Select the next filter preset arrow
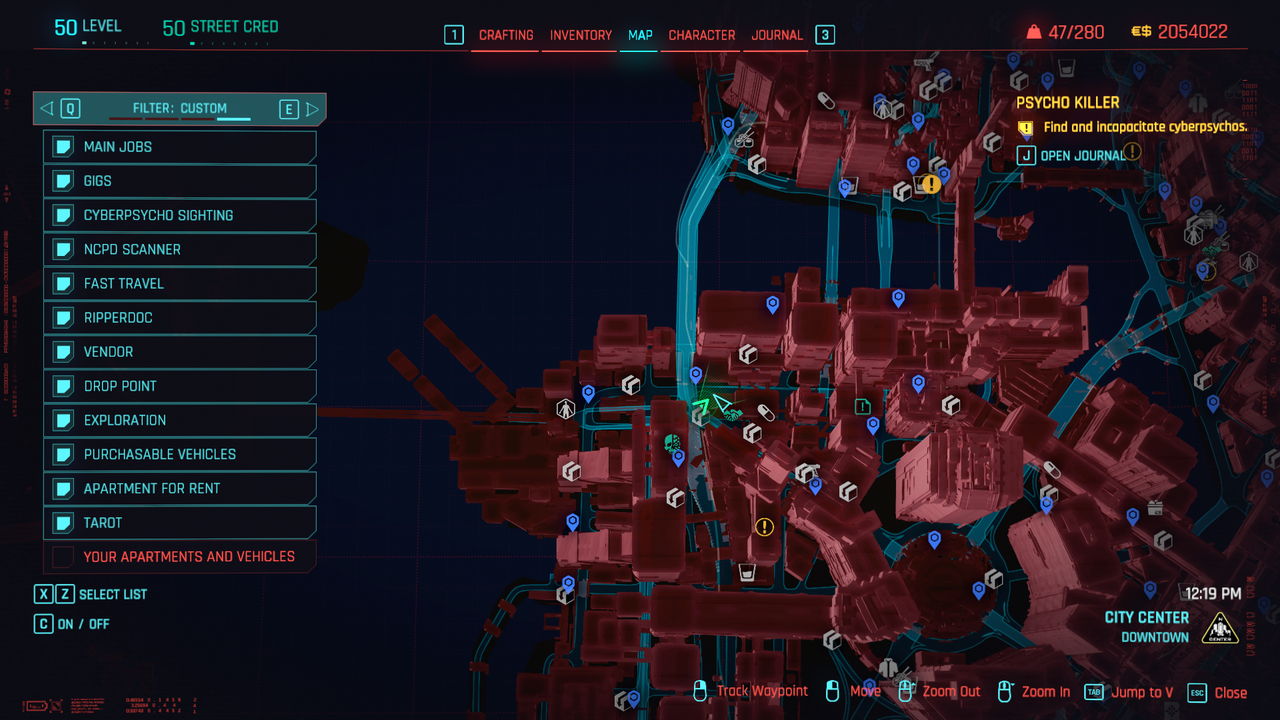1280x720 pixels. [x=313, y=109]
